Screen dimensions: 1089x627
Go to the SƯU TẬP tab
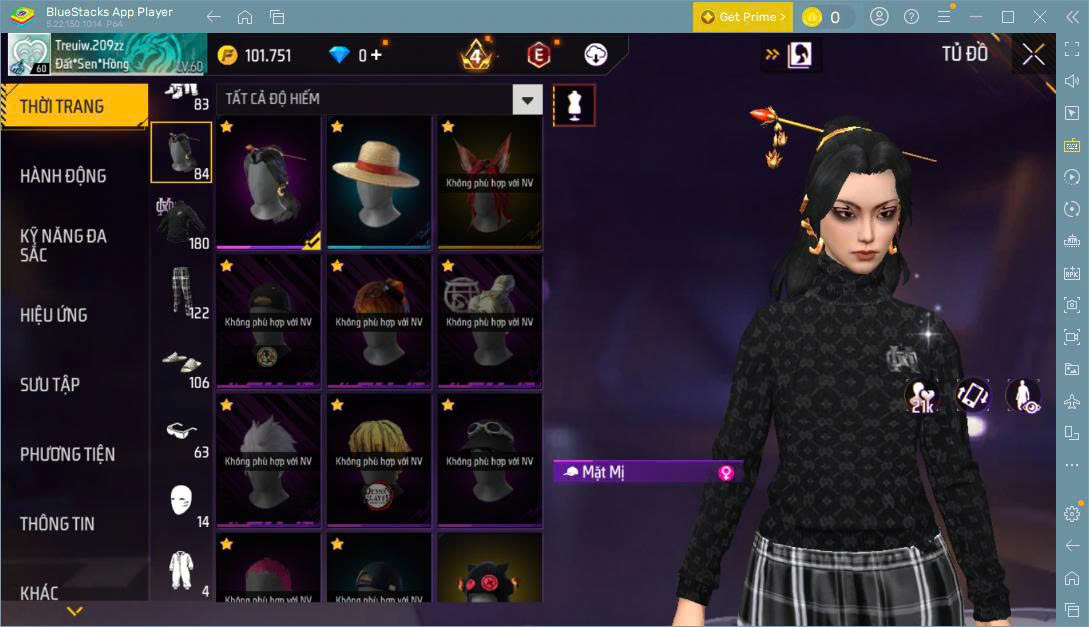(50, 385)
